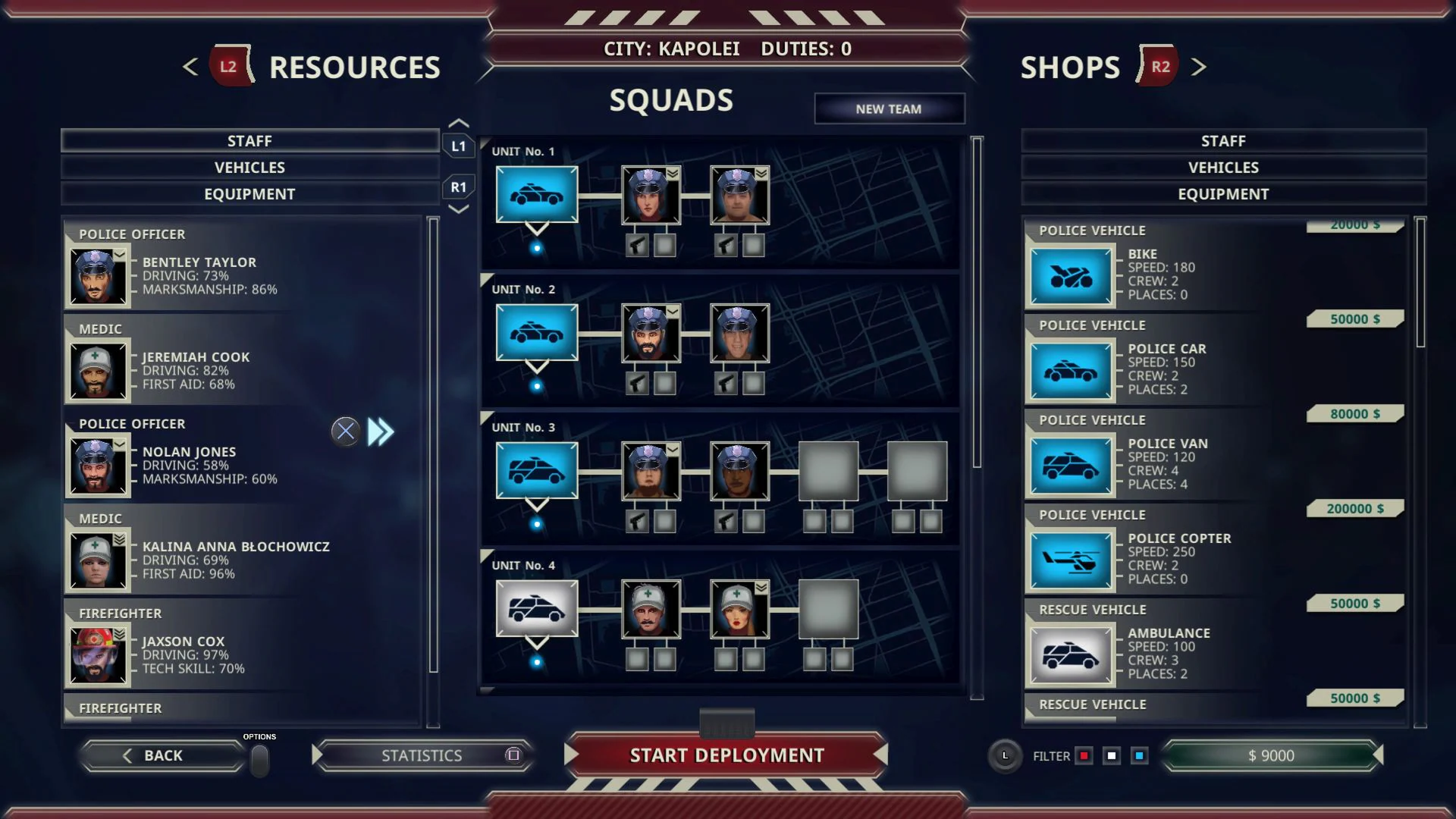The image size is (1456, 819).
Task: Click the ambulance vehicle icon in Unit No. 4
Action: (x=537, y=609)
